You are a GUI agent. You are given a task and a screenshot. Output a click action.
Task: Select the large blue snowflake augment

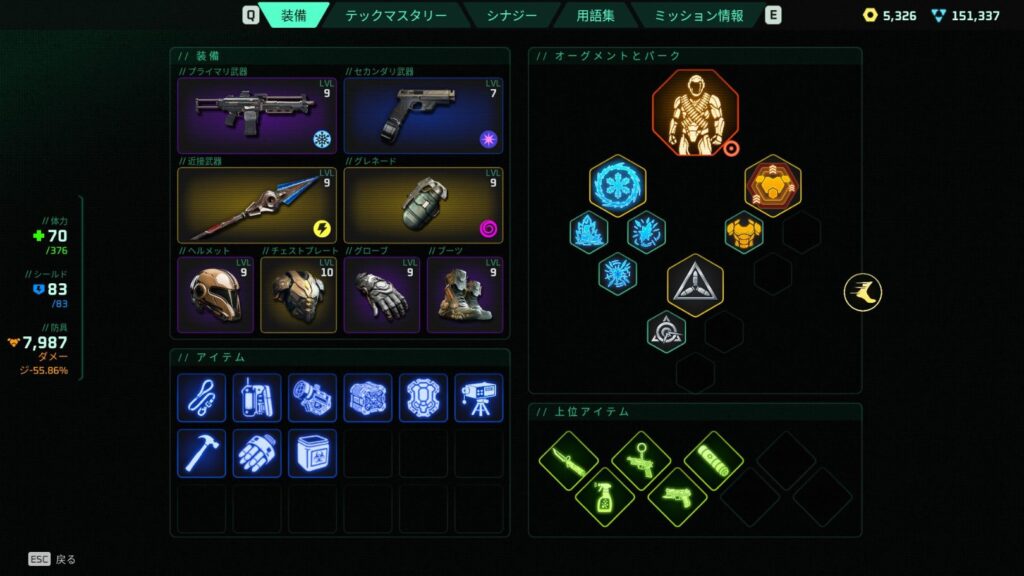[617, 185]
